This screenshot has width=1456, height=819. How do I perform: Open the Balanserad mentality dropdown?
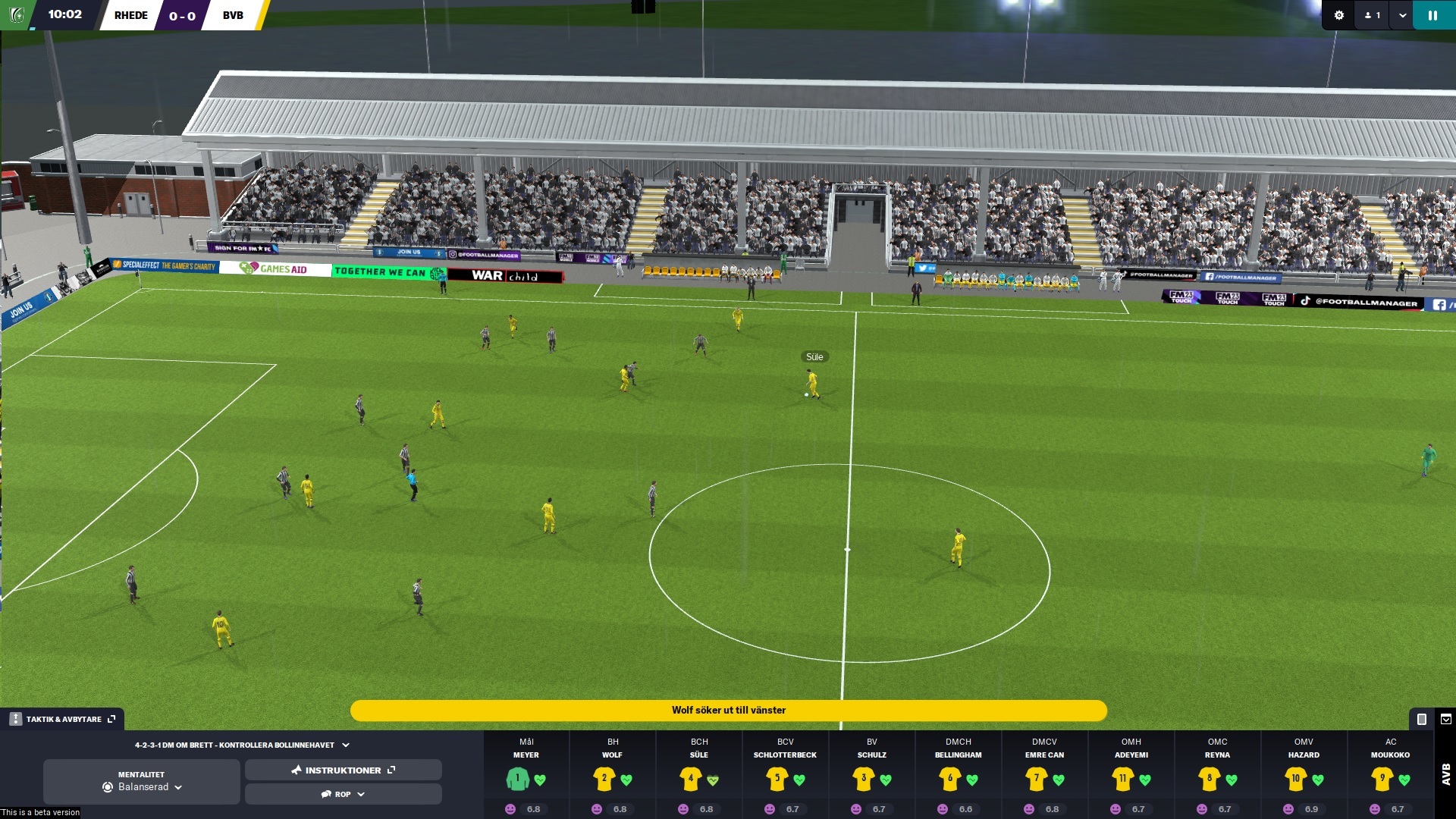point(179,787)
